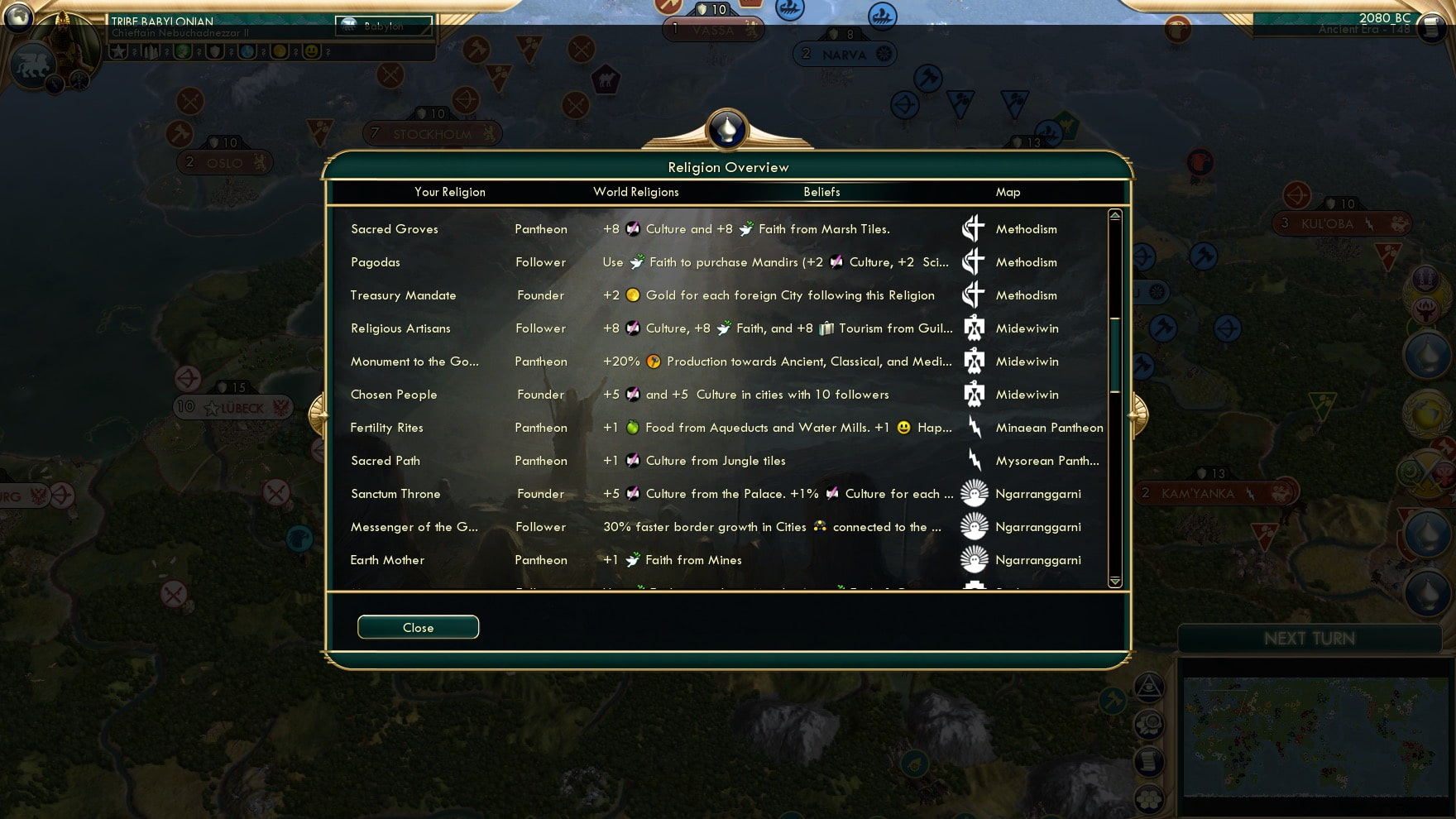The height and width of the screenshot is (819, 1456).
Task: Click the Next Turn button
Action: (x=1310, y=638)
